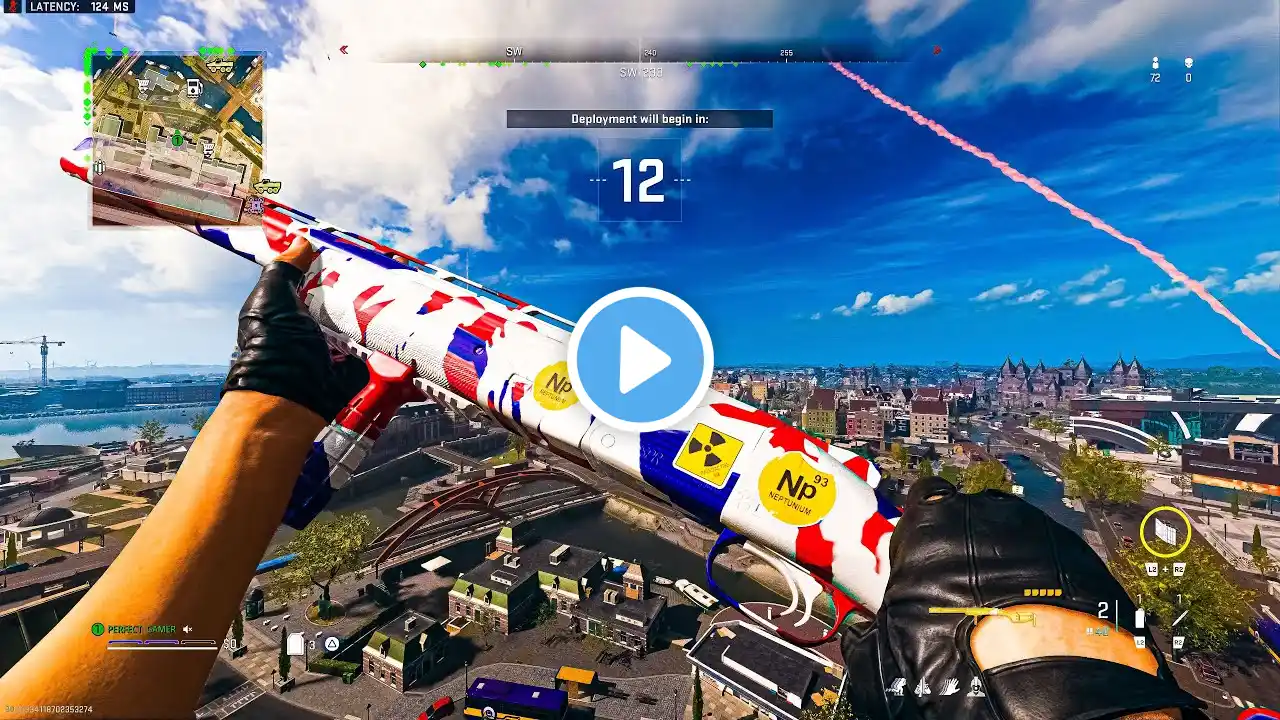Play the video with the center play button
Image resolution: width=1280 pixels, height=720 pixels.
640,360
